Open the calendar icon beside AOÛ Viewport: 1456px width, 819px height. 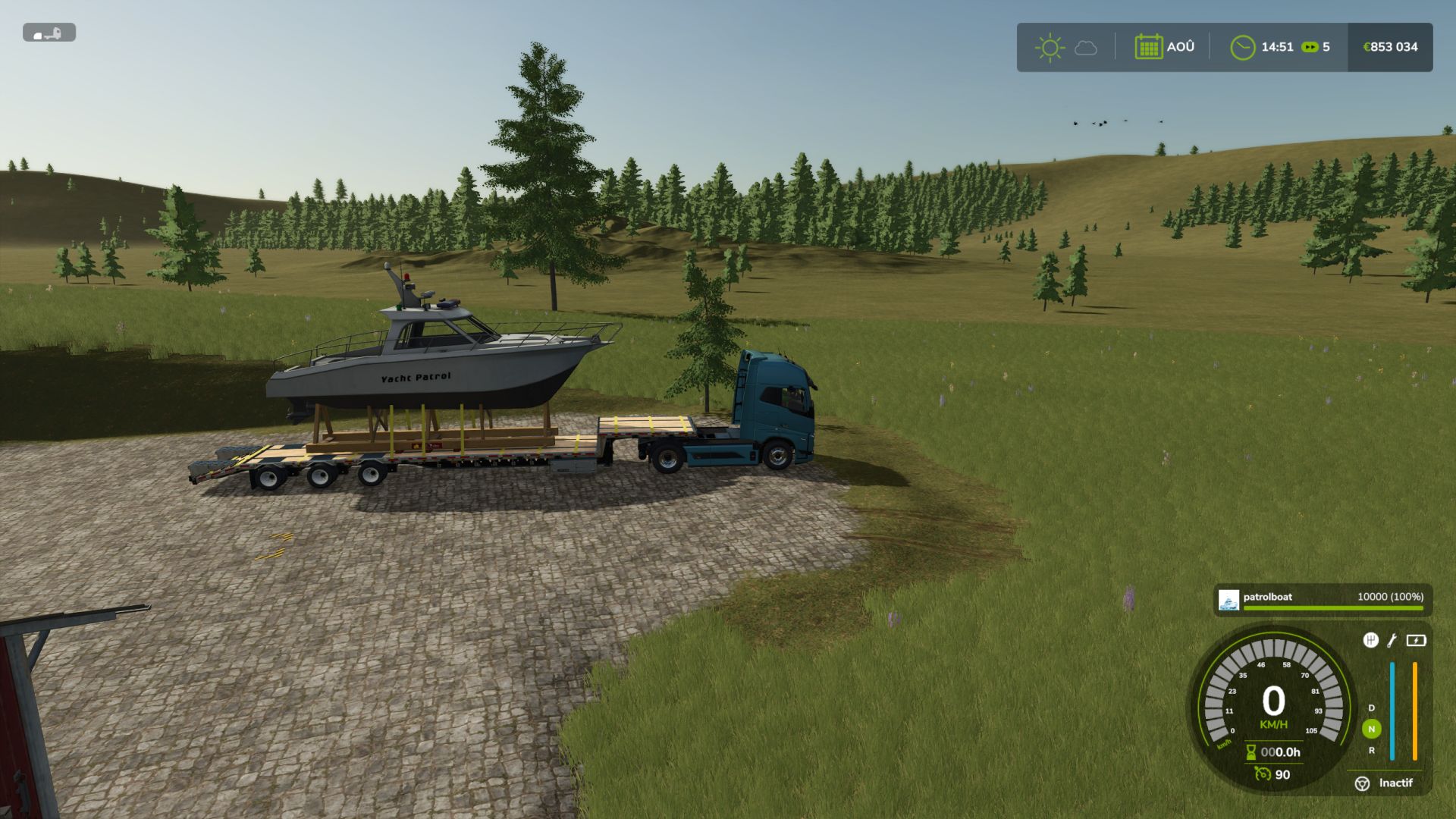point(1148,47)
